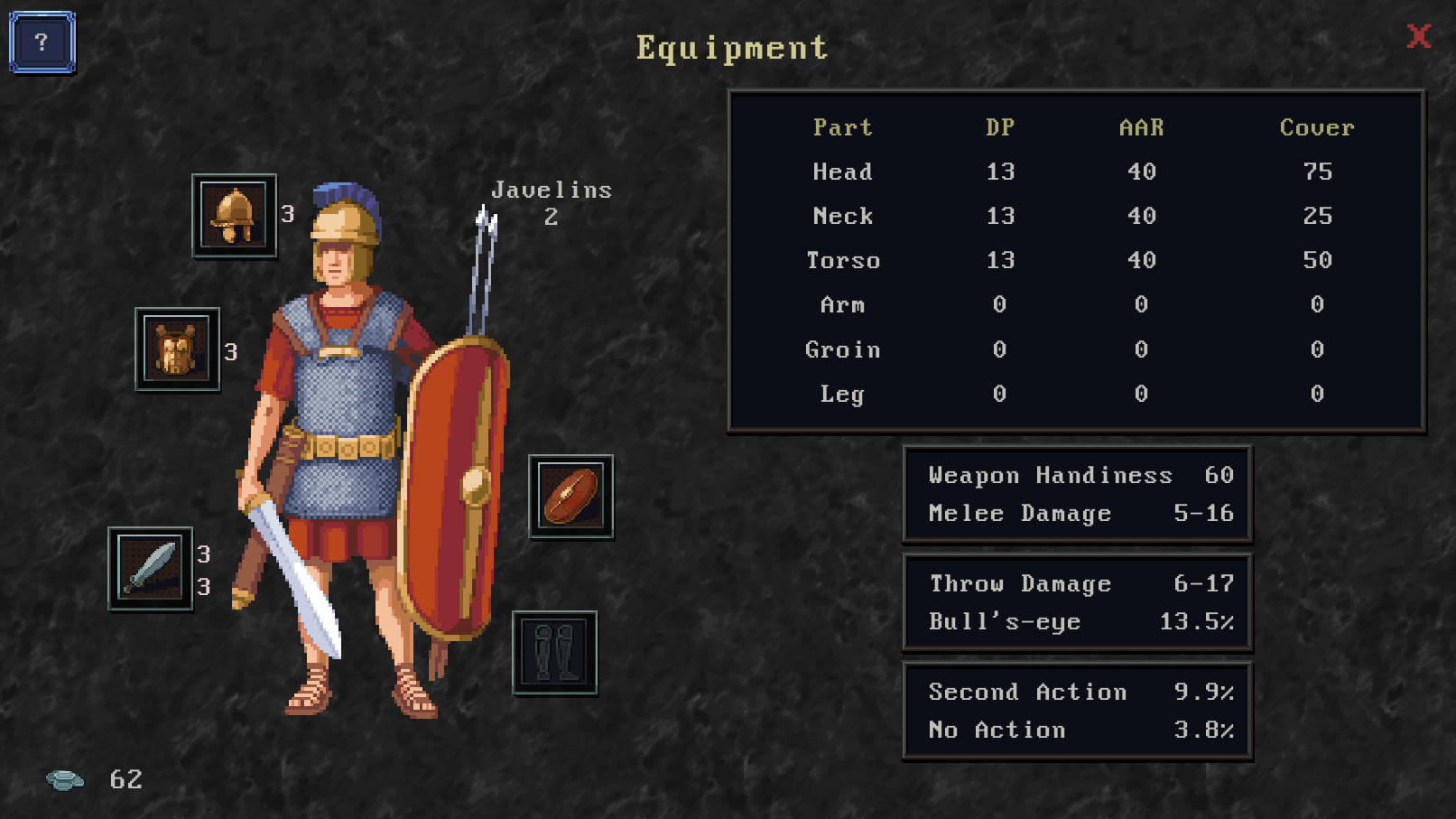Select the empty greaves leg slot
This screenshot has height=819, width=1456.
click(552, 653)
